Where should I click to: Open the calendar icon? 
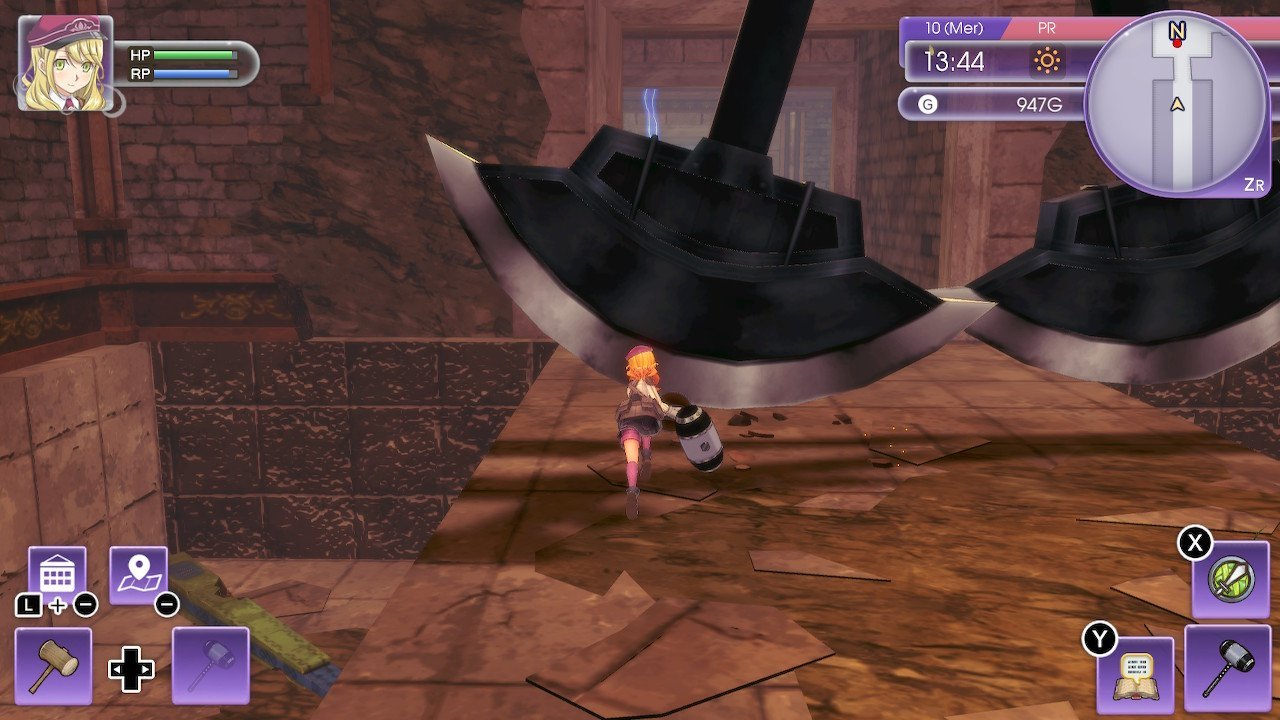coord(56,575)
